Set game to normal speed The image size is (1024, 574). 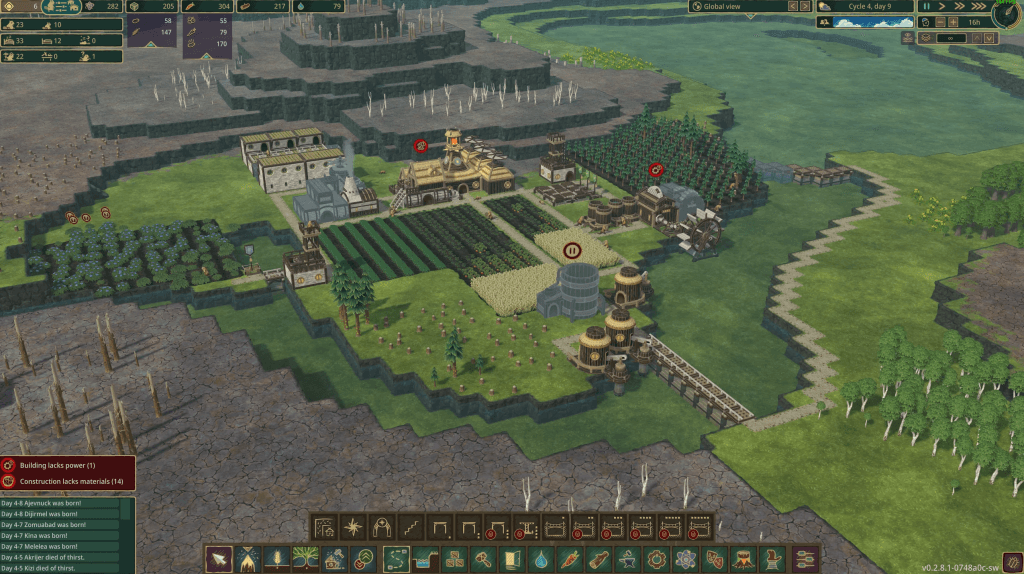pos(942,6)
